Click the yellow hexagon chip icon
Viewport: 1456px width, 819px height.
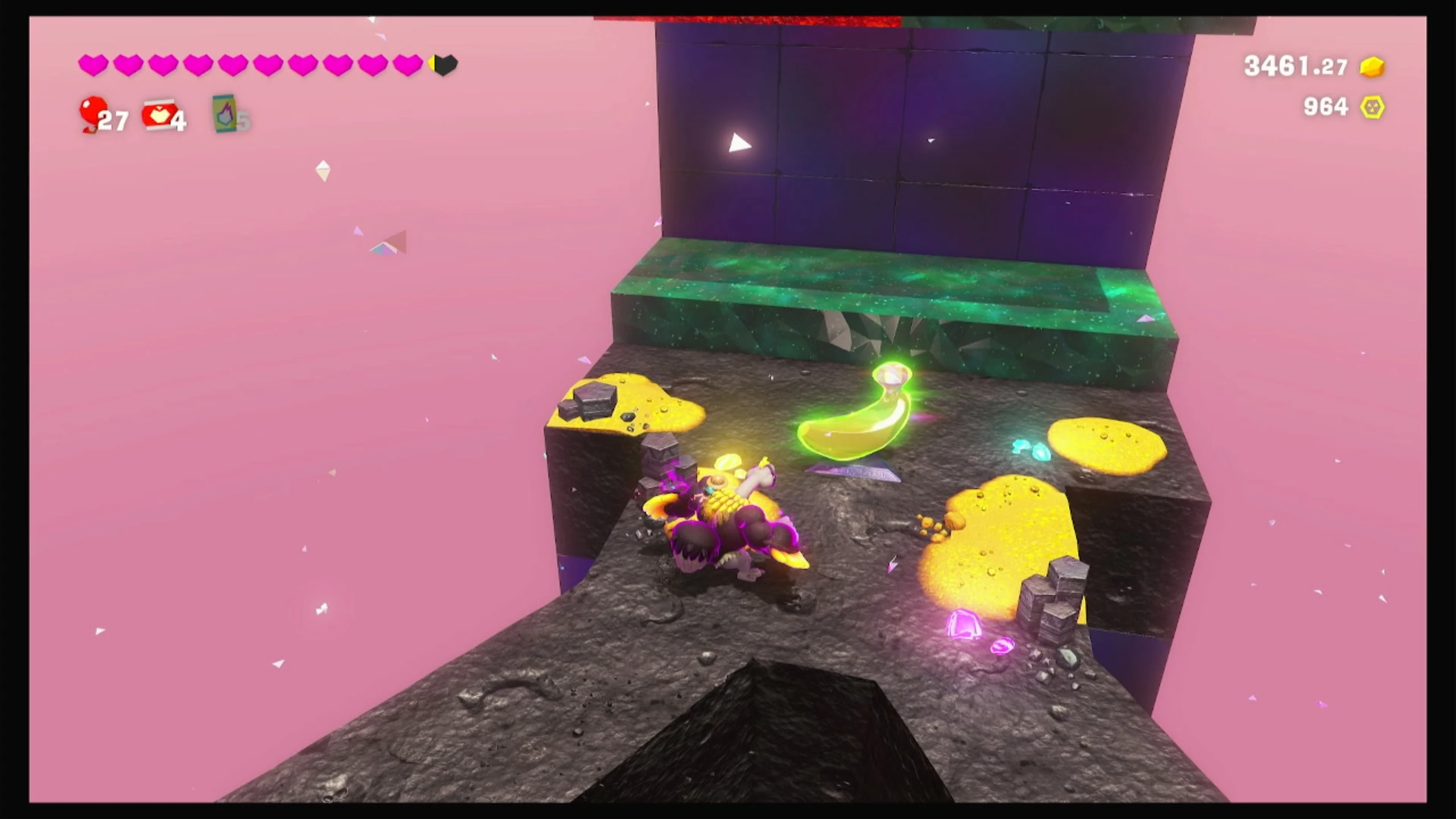1372,107
